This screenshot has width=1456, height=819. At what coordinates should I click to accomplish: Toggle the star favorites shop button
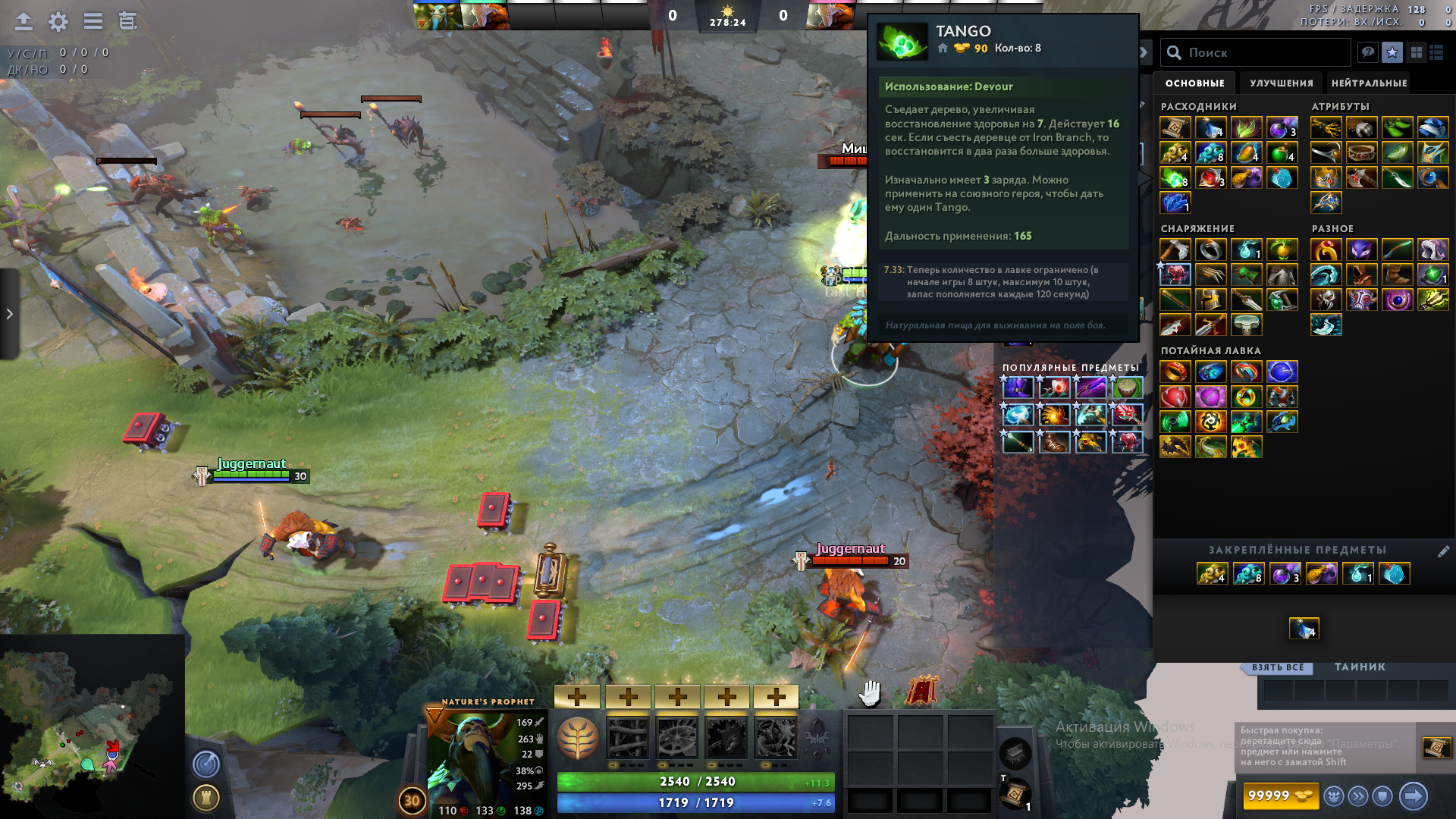point(1392,52)
